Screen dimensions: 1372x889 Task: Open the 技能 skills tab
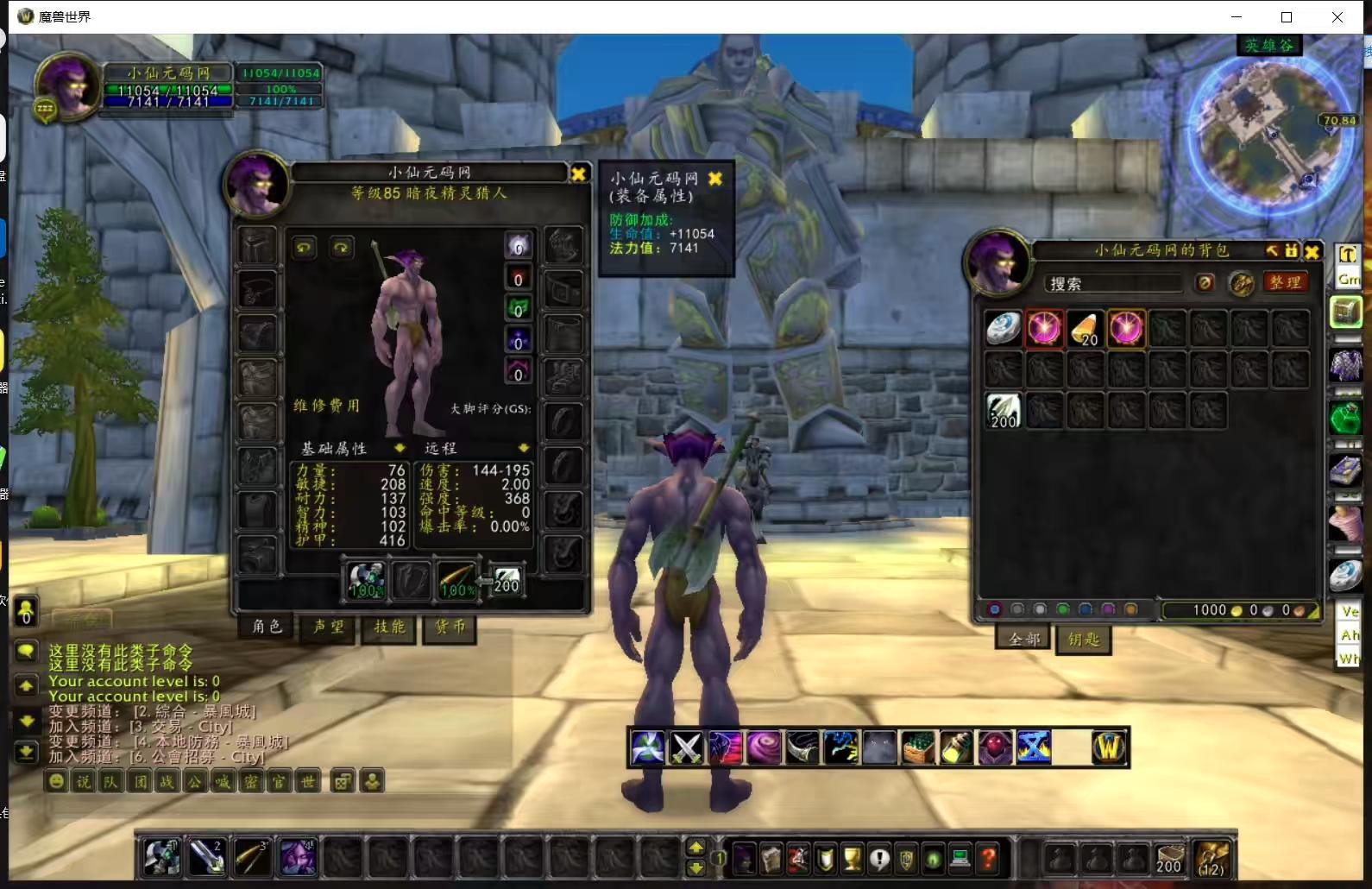(389, 627)
